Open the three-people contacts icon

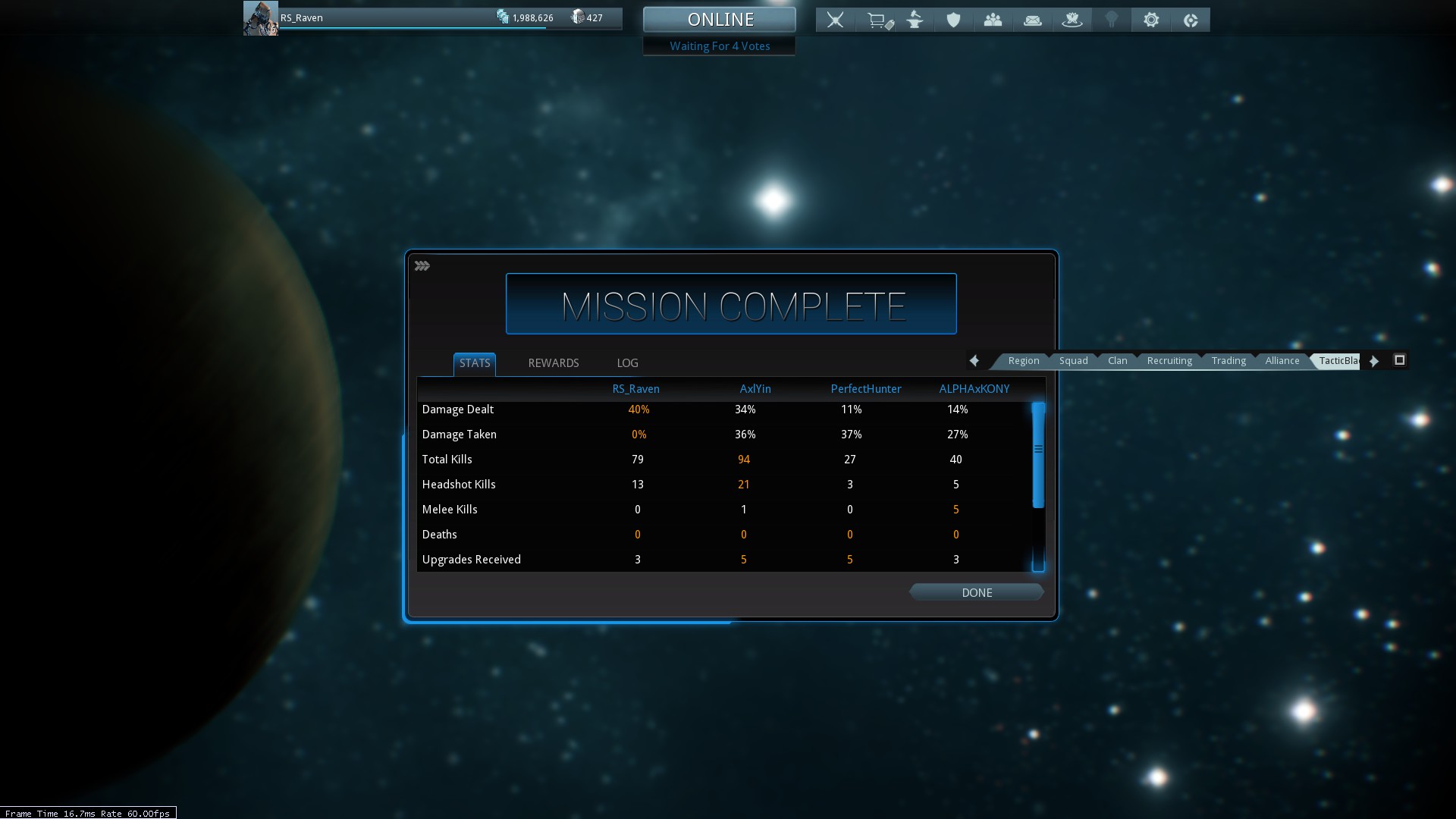coord(993,20)
